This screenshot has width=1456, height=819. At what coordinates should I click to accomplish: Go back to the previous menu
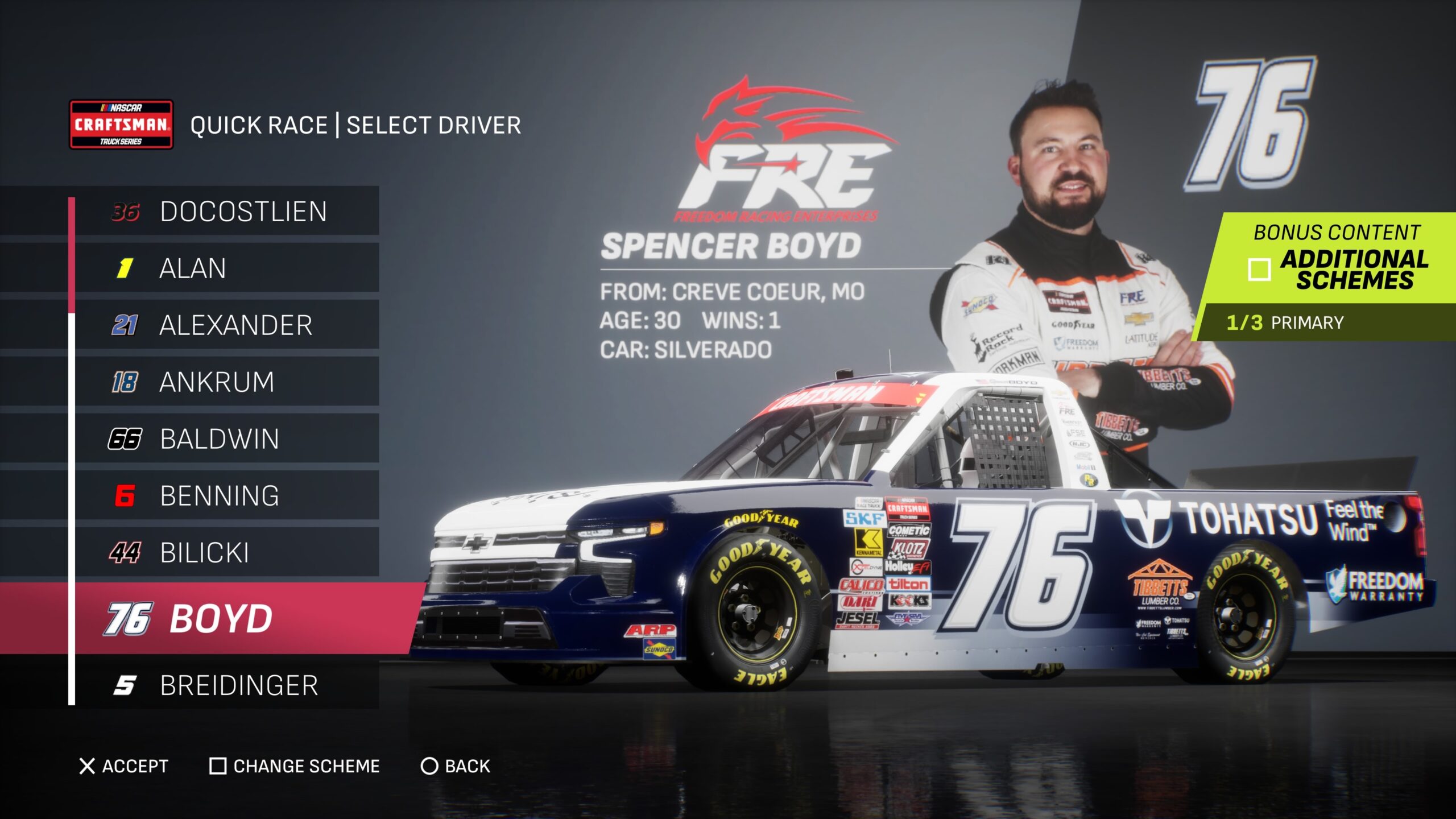click(x=456, y=766)
